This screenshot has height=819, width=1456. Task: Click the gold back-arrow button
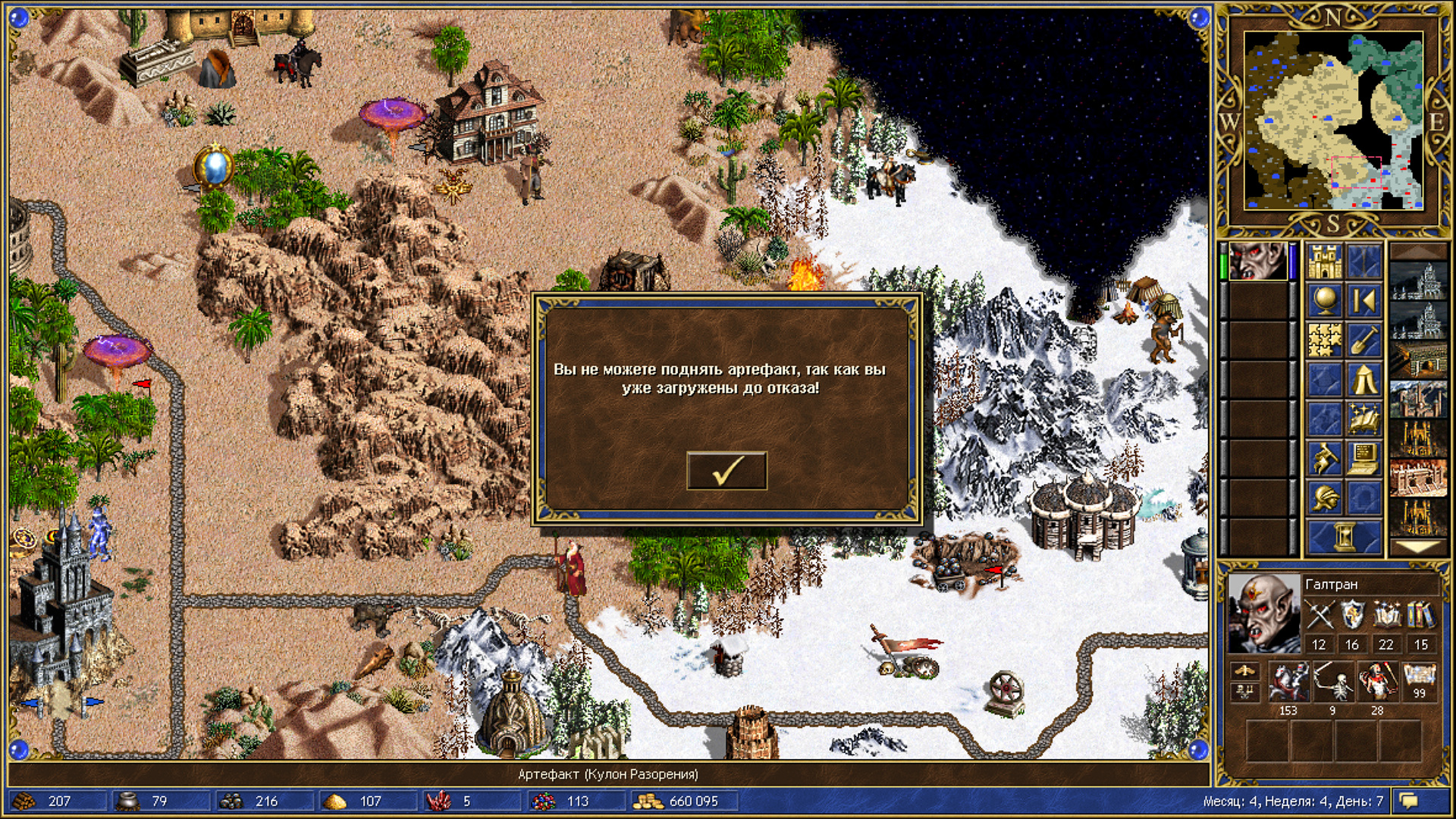(x=1363, y=302)
